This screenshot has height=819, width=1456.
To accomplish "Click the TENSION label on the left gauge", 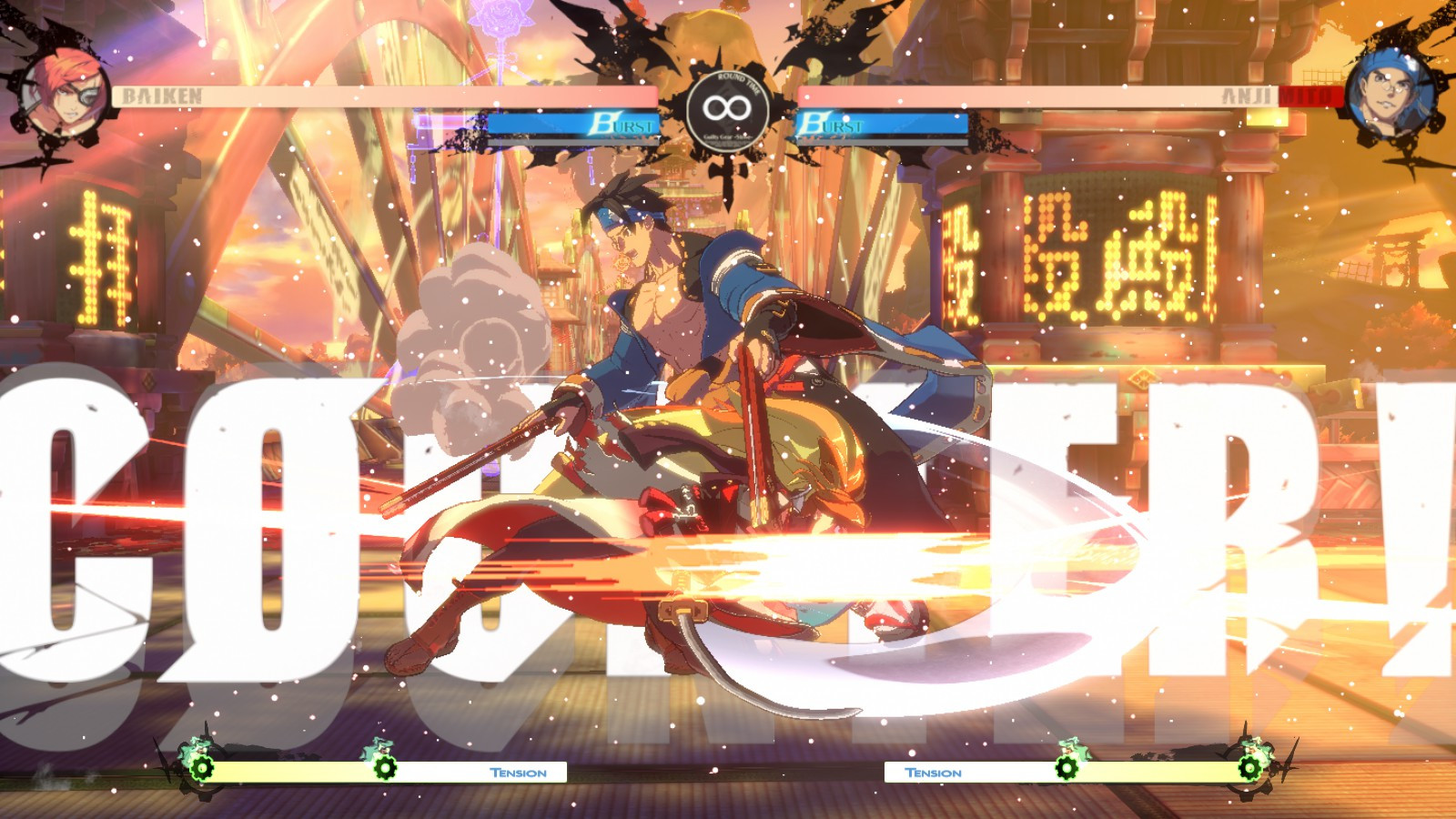I will tap(518, 773).
